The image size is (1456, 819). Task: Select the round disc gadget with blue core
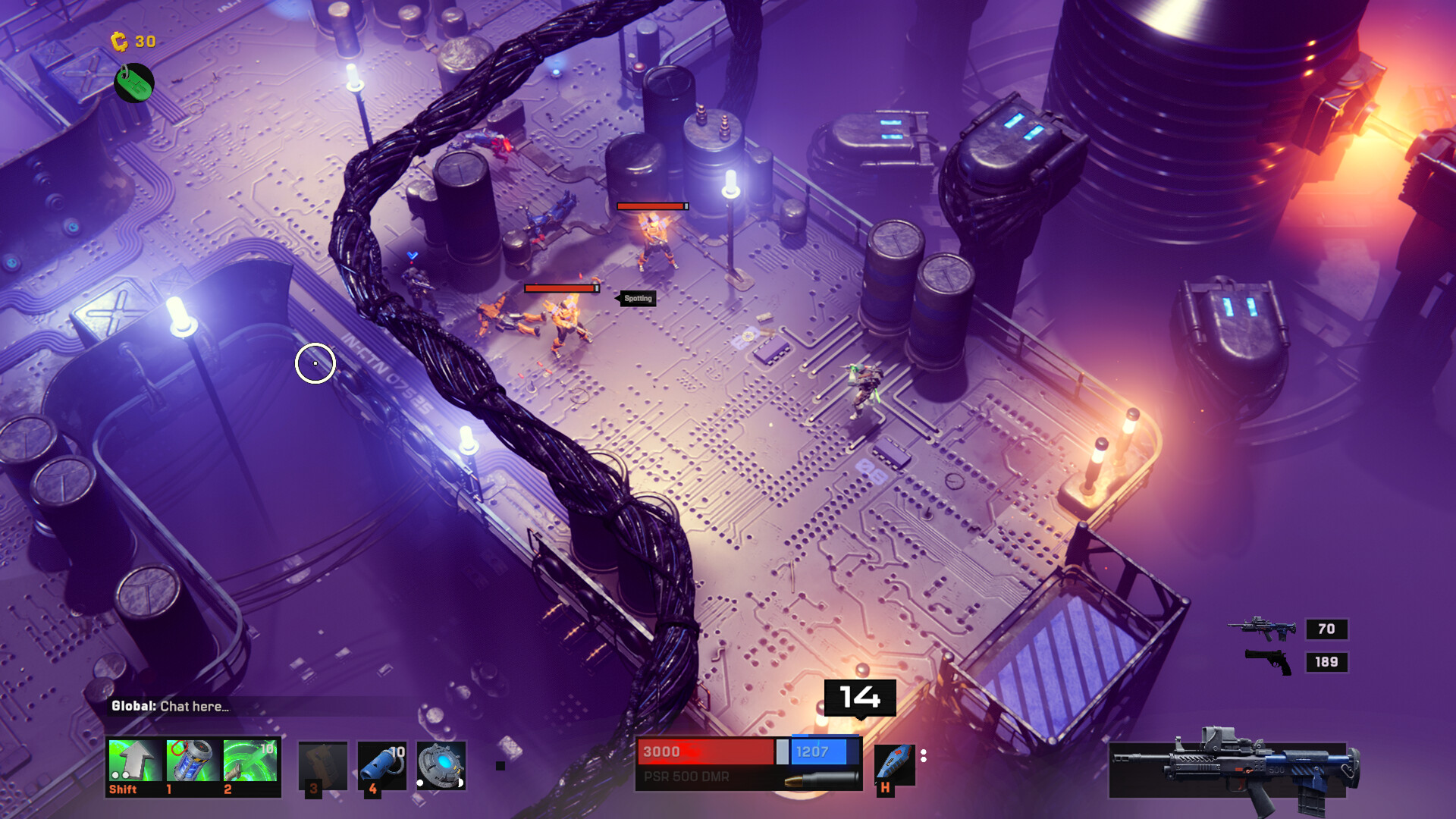pos(441,764)
